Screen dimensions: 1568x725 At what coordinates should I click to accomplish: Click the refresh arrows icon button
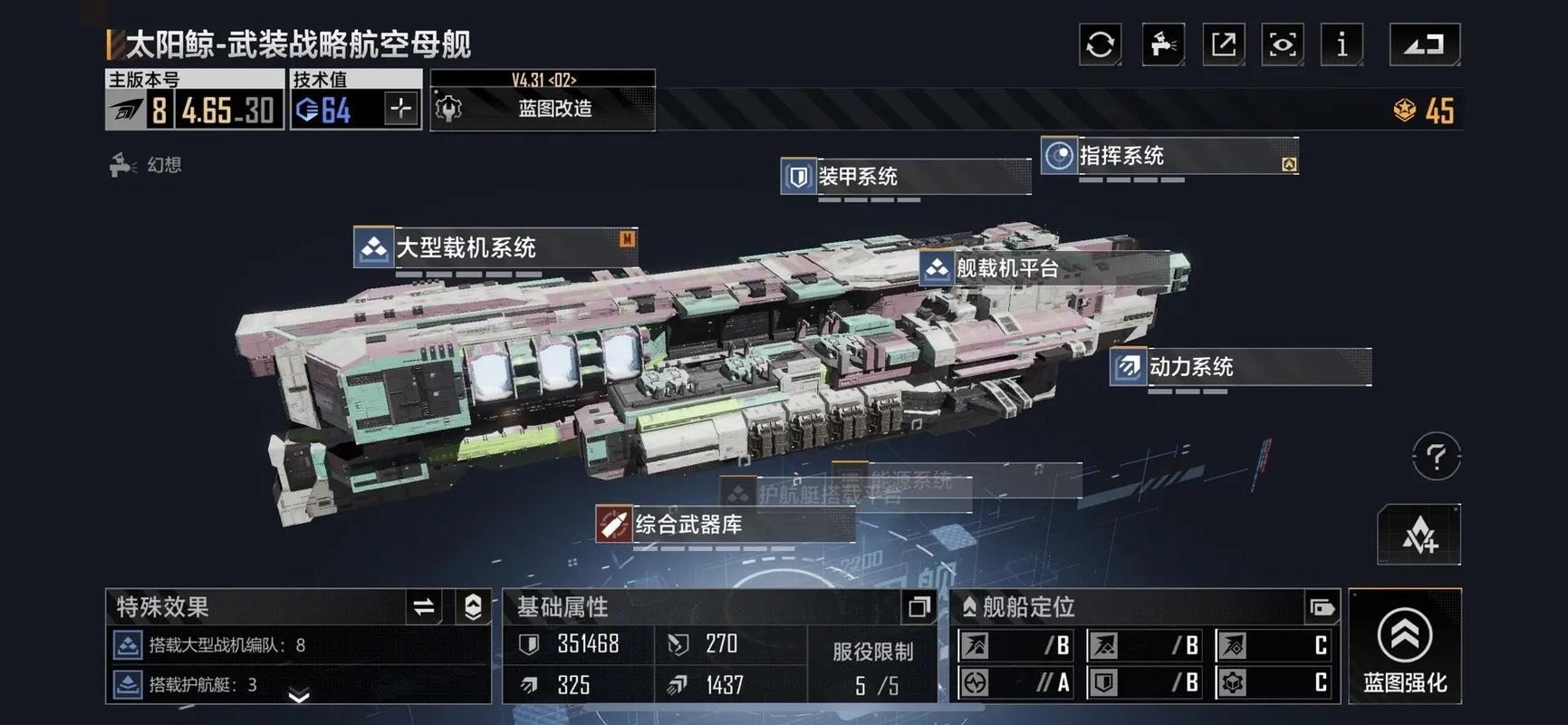[x=1100, y=44]
